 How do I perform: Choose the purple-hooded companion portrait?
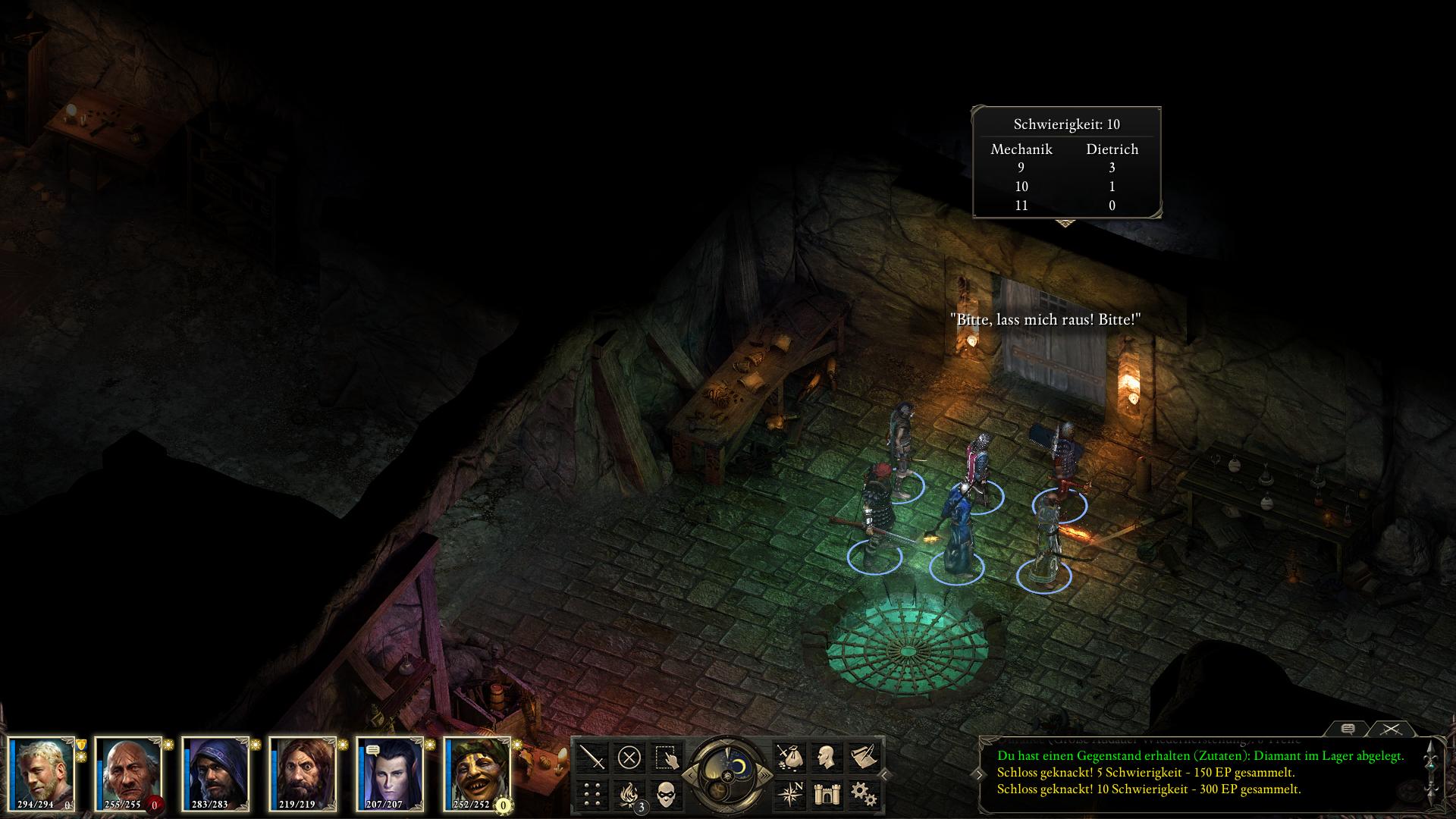point(215,772)
